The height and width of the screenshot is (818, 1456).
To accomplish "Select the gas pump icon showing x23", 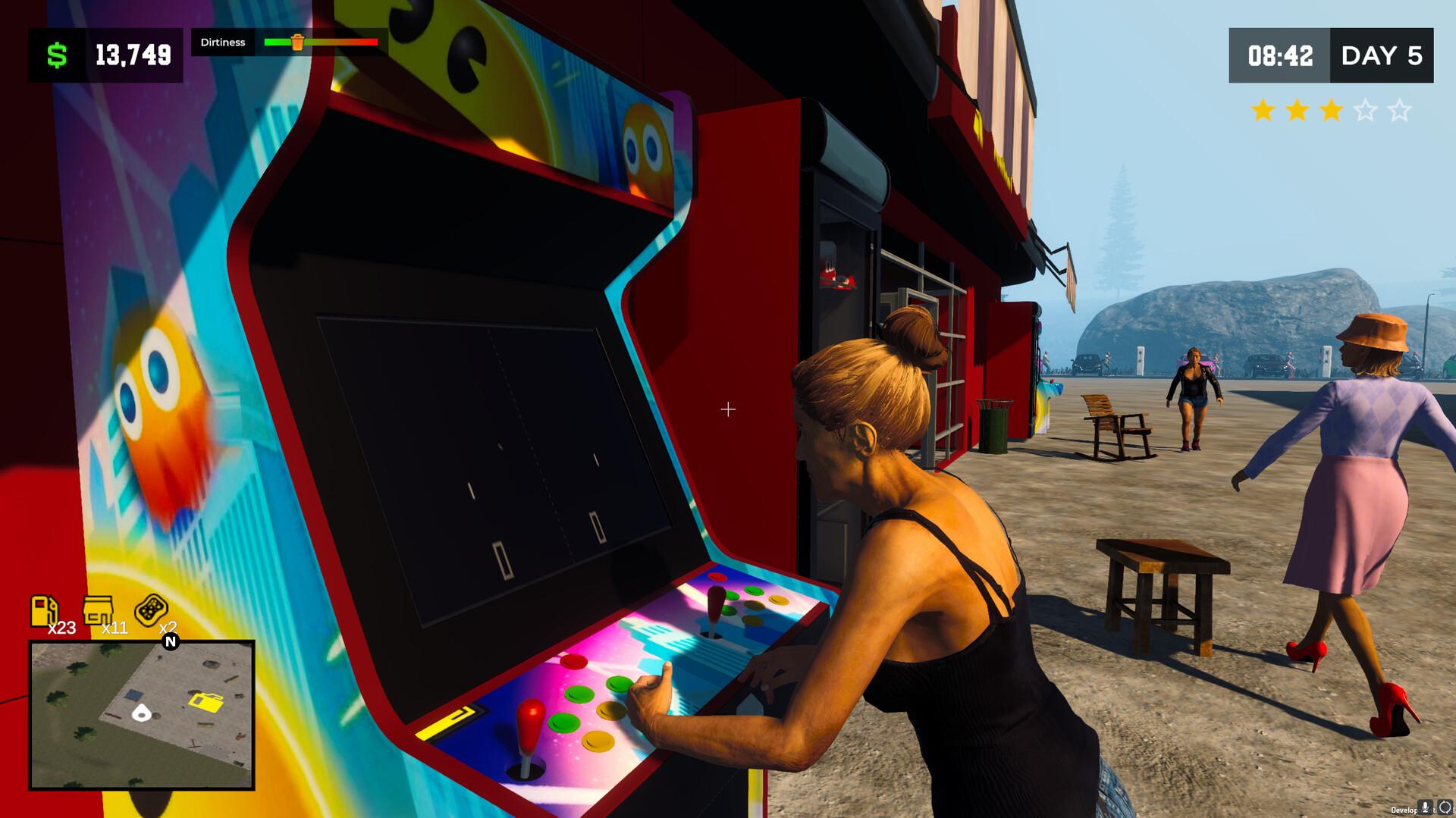I will (x=45, y=610).
